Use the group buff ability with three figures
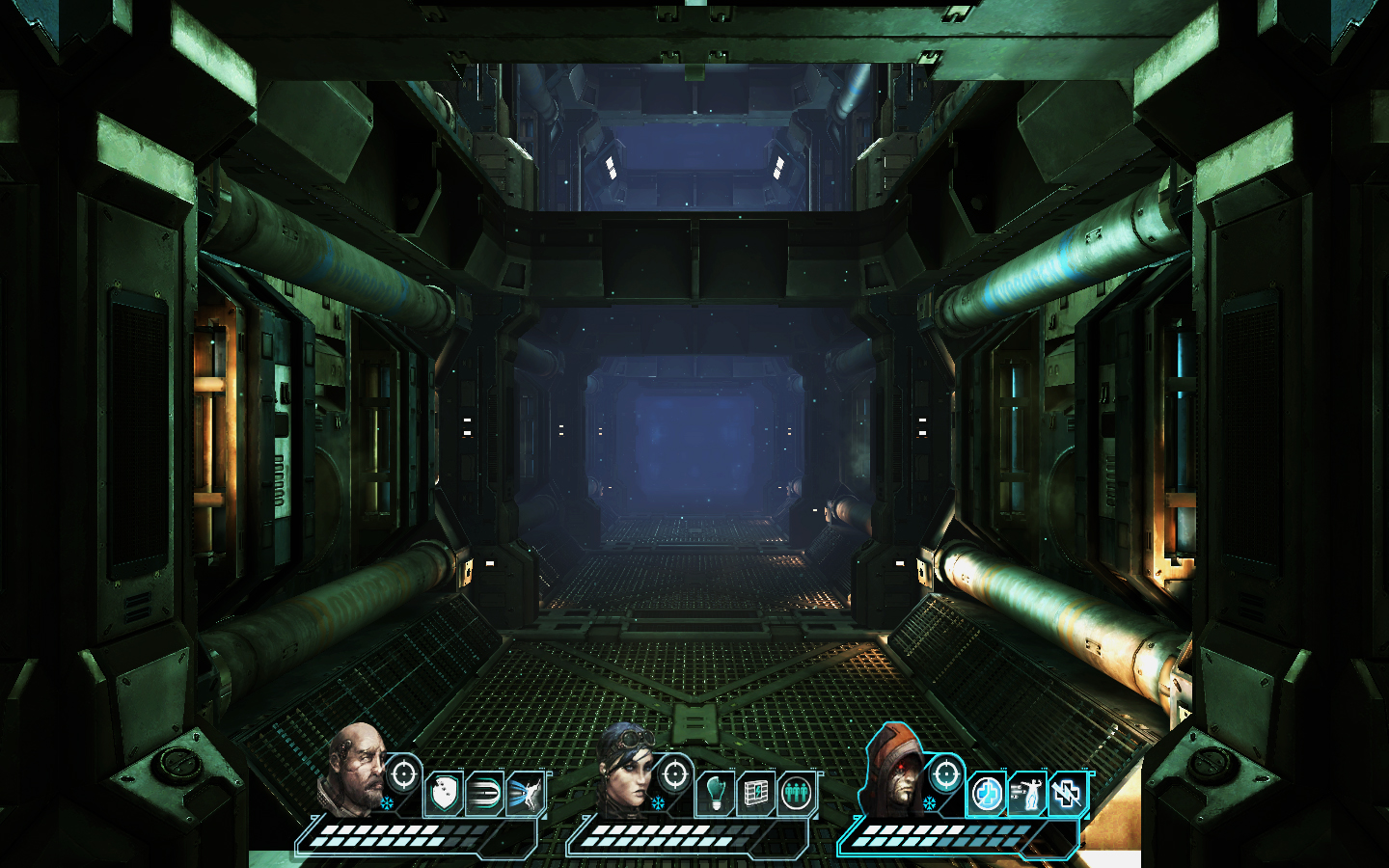 pyautogui.click(x=795, y=791)
